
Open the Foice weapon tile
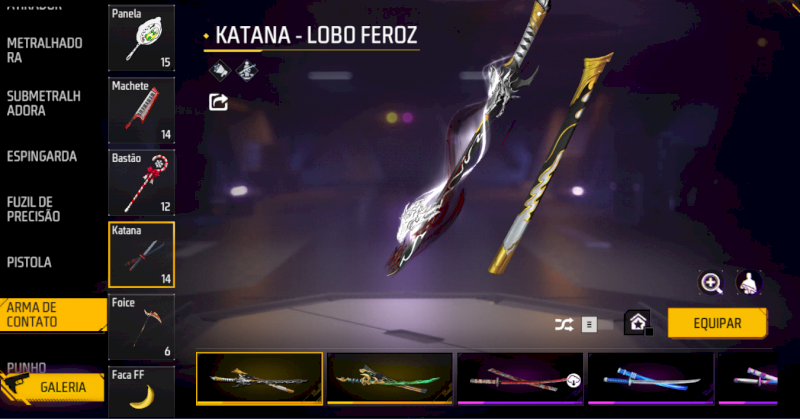[x=141, y=326]
